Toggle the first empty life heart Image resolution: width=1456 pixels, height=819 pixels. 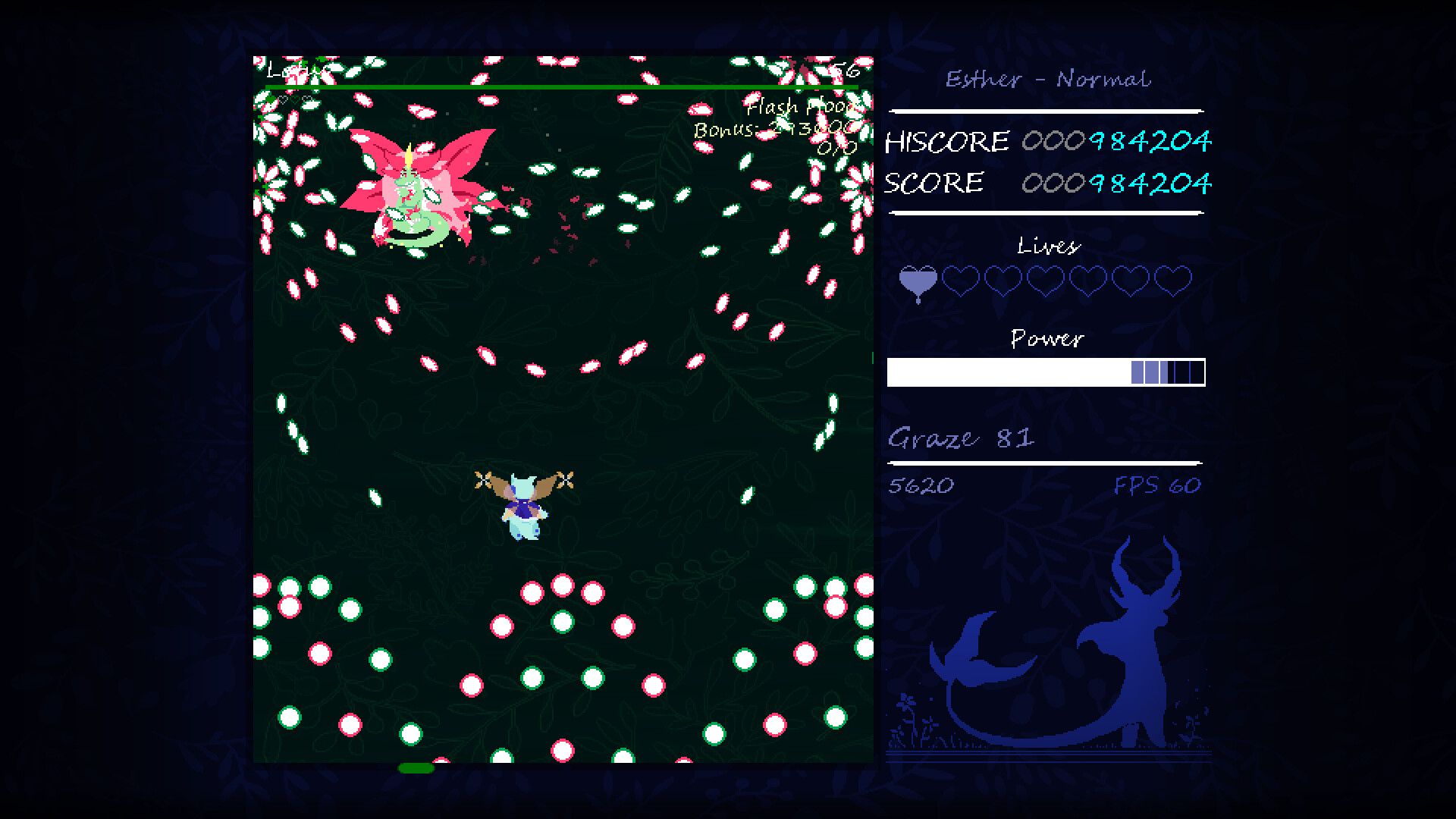pos(960,278)
